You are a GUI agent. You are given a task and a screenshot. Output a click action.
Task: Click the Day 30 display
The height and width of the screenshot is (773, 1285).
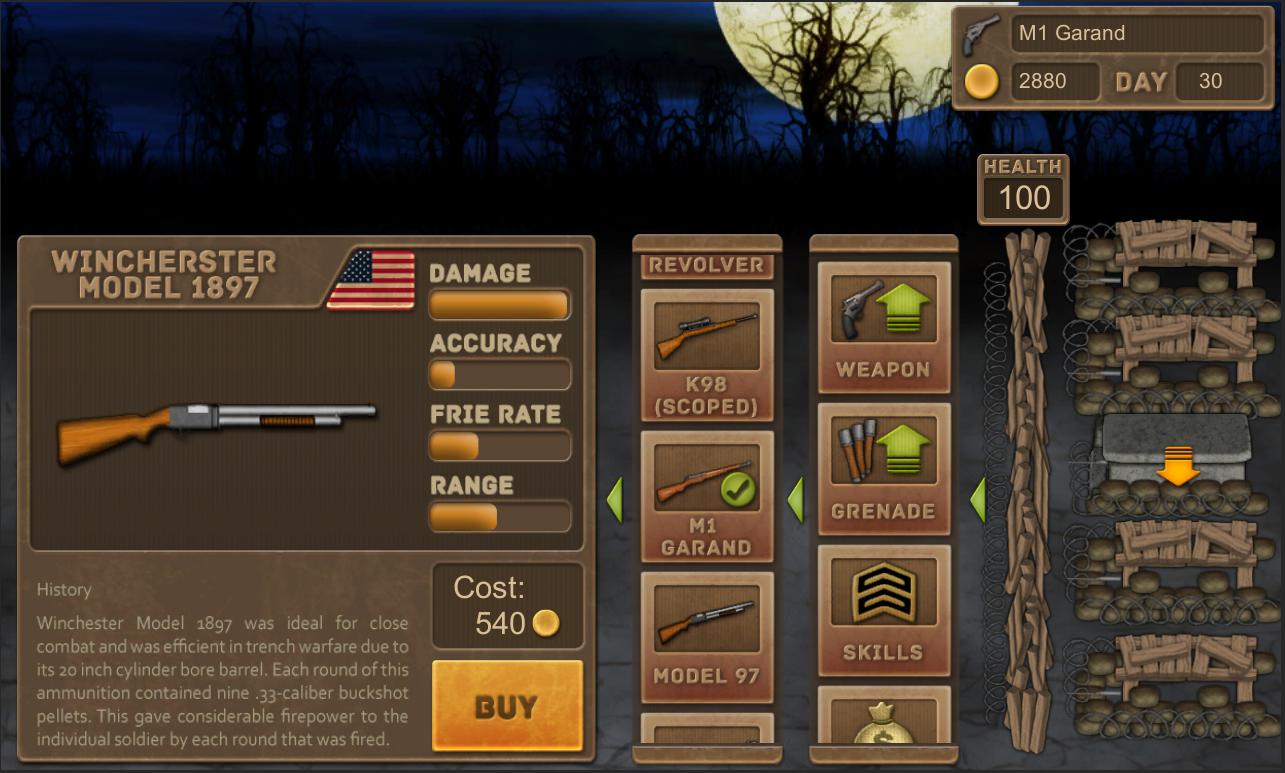click(1219, 81)
